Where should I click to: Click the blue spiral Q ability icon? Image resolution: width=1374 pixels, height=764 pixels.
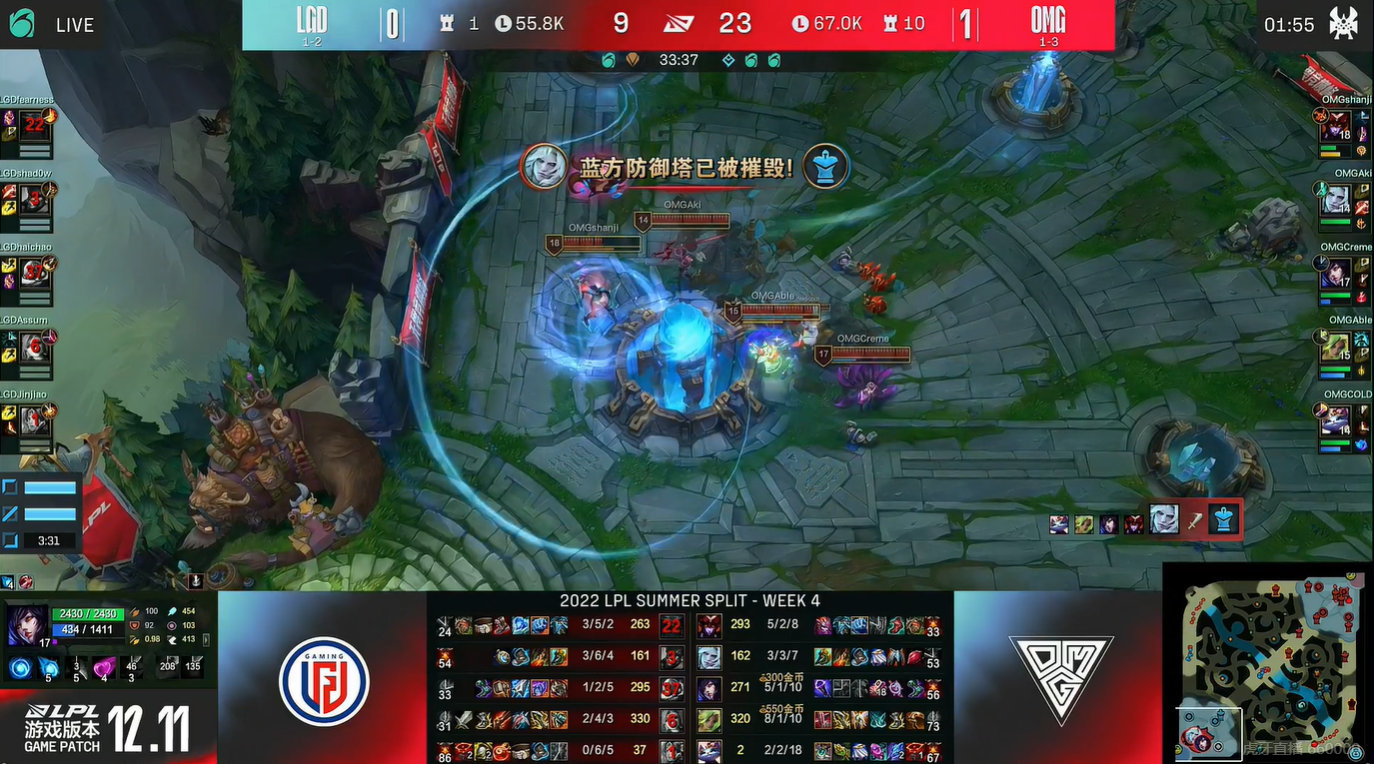pos(18,668)
